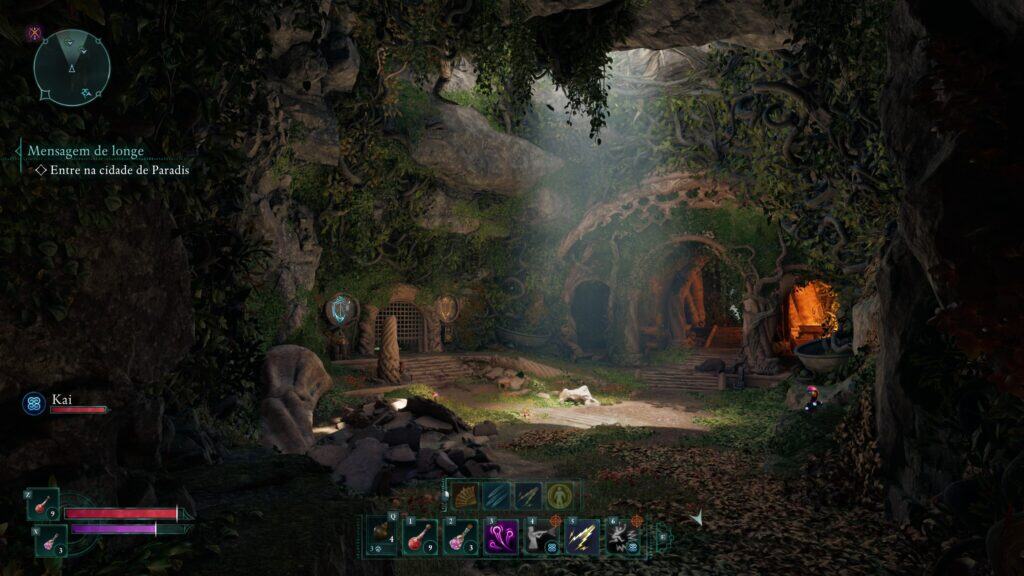Select companion Kai's portrait icon
The width and height of the screenshot is (1024, 576).
[34, 404]
